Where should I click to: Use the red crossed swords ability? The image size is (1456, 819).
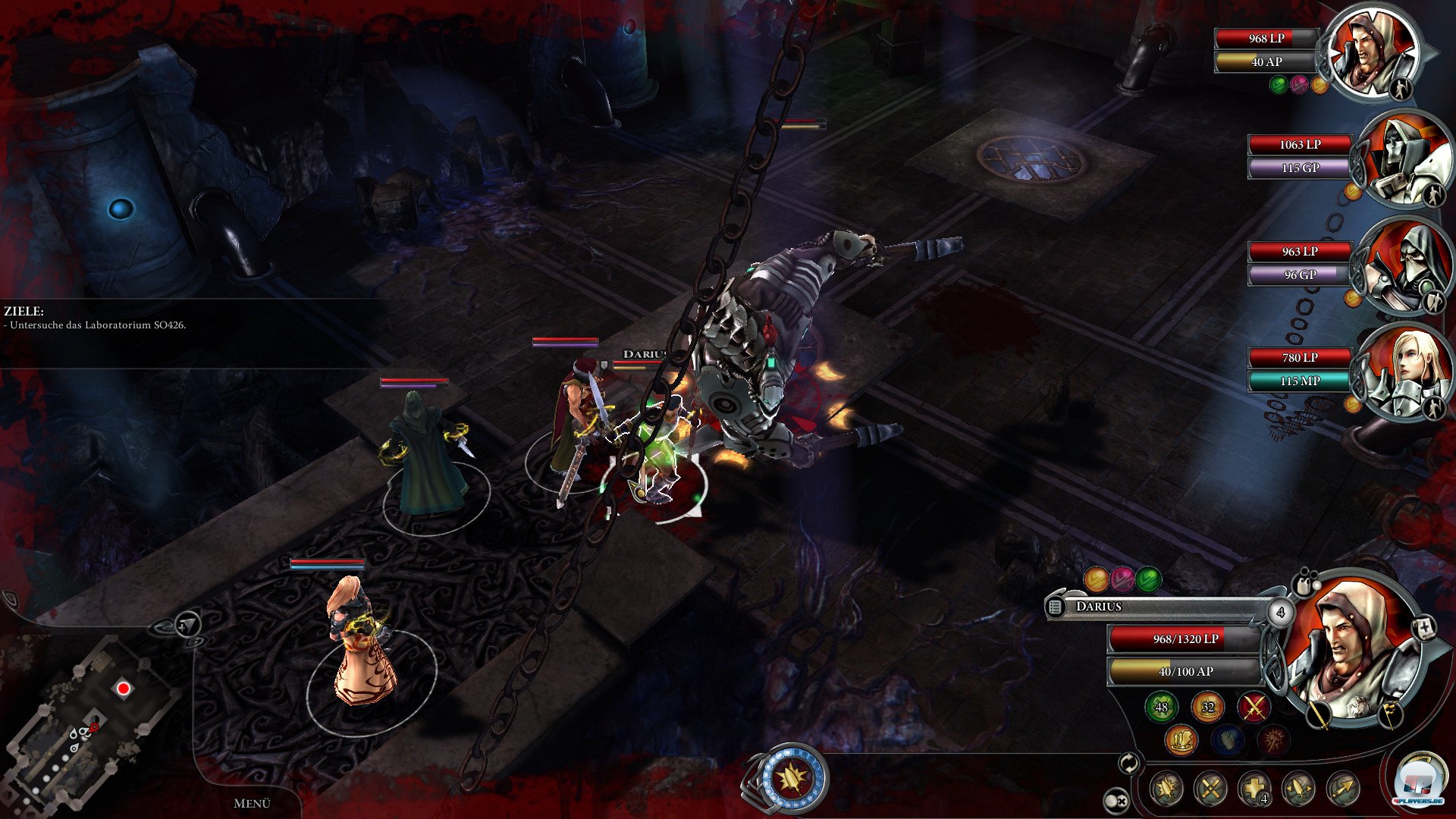(1254, 707)
